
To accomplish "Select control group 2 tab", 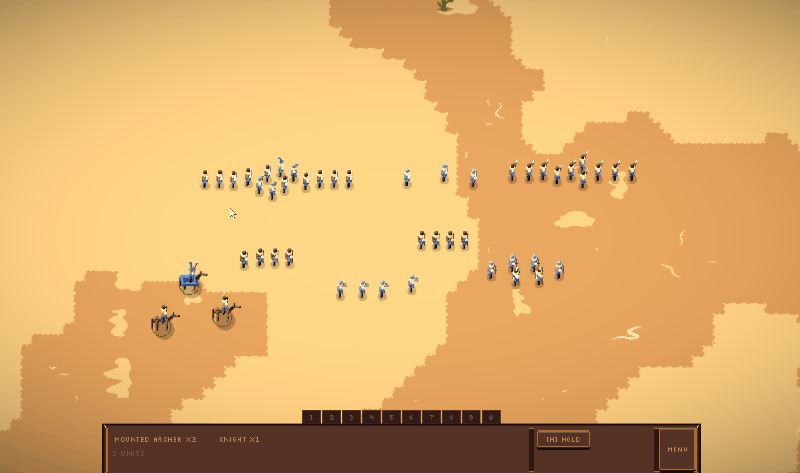I will coord(331,417).
